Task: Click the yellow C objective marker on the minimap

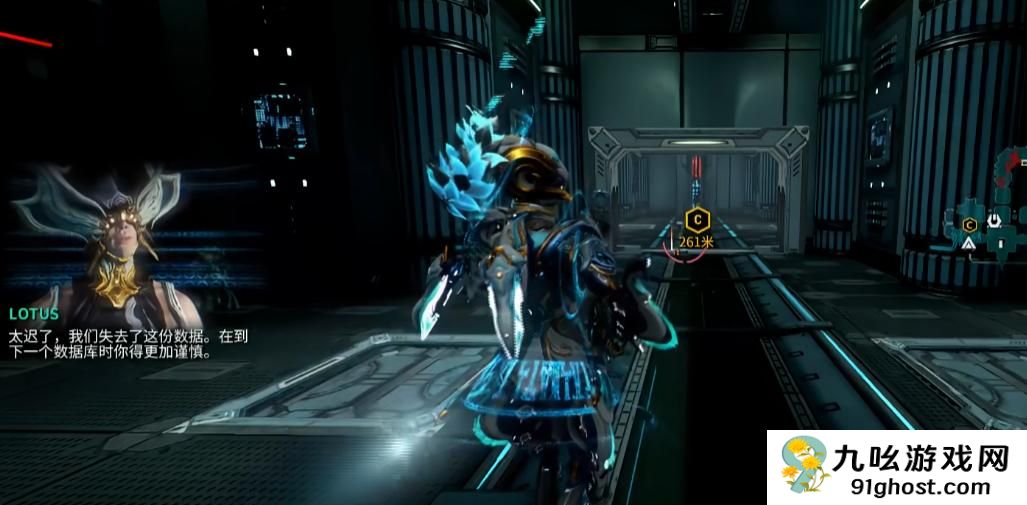Action: tap(968, 223)
